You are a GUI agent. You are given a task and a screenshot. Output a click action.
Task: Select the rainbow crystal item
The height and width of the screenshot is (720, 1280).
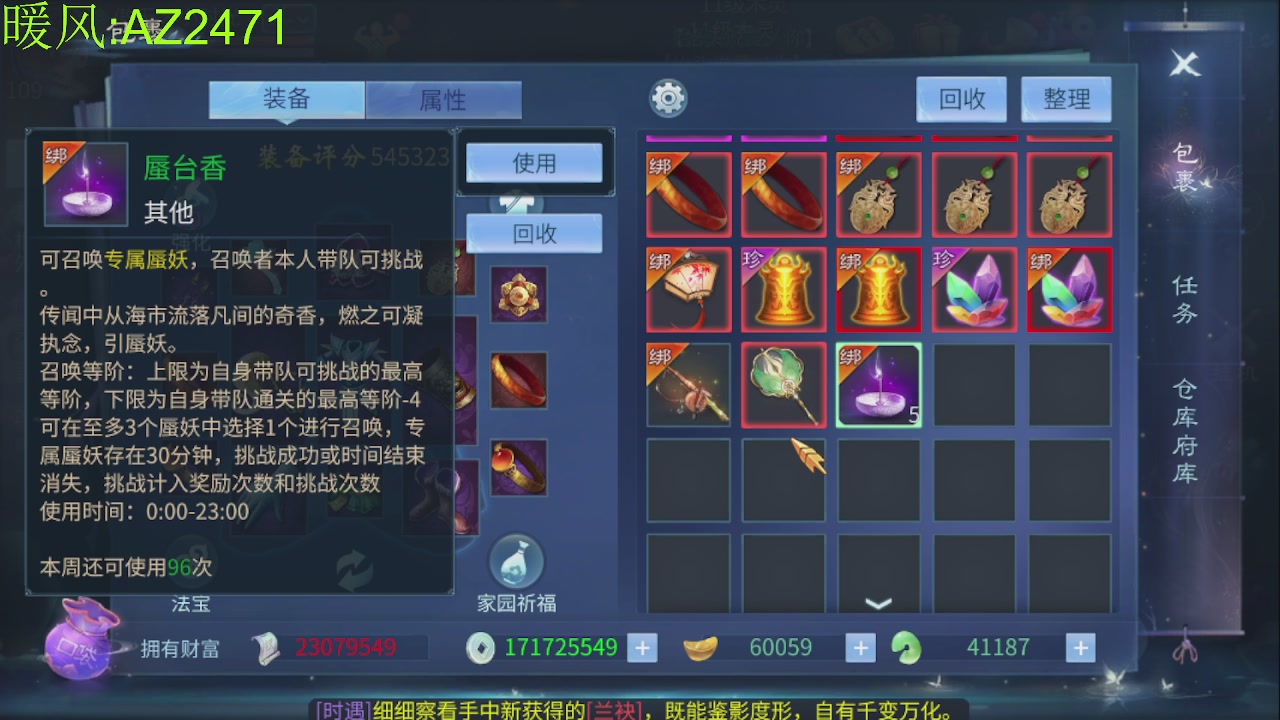click(x=974, y=290)
